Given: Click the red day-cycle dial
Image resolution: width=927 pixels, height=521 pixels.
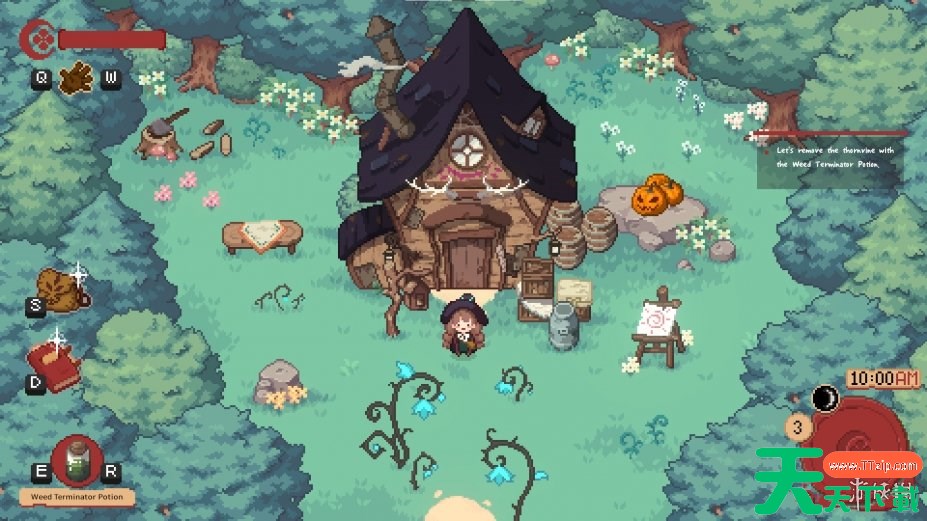Looking at the screenshot, I should [x=860, y=440].
